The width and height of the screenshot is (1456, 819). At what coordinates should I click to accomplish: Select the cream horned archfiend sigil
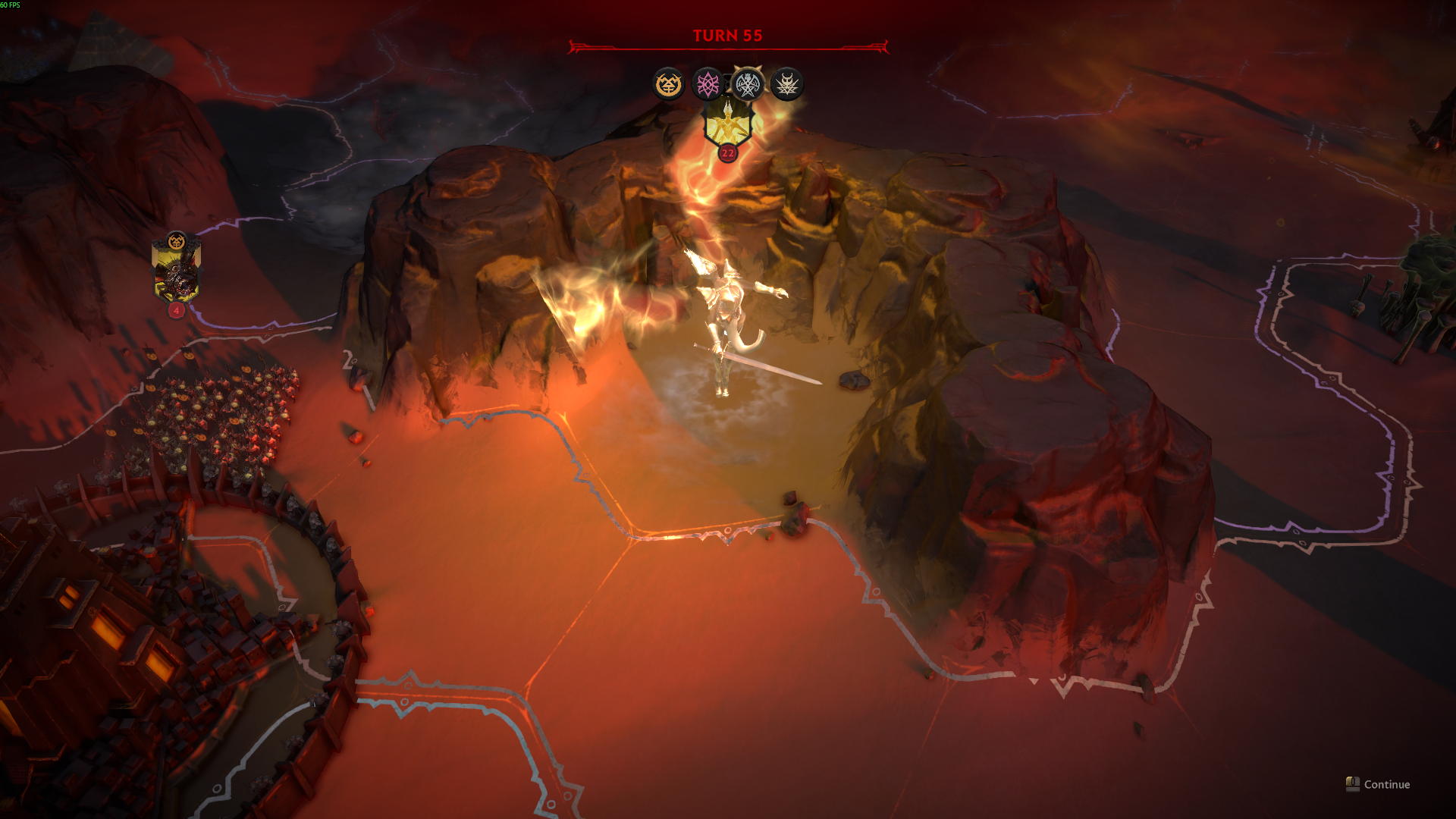pos(786,84)
